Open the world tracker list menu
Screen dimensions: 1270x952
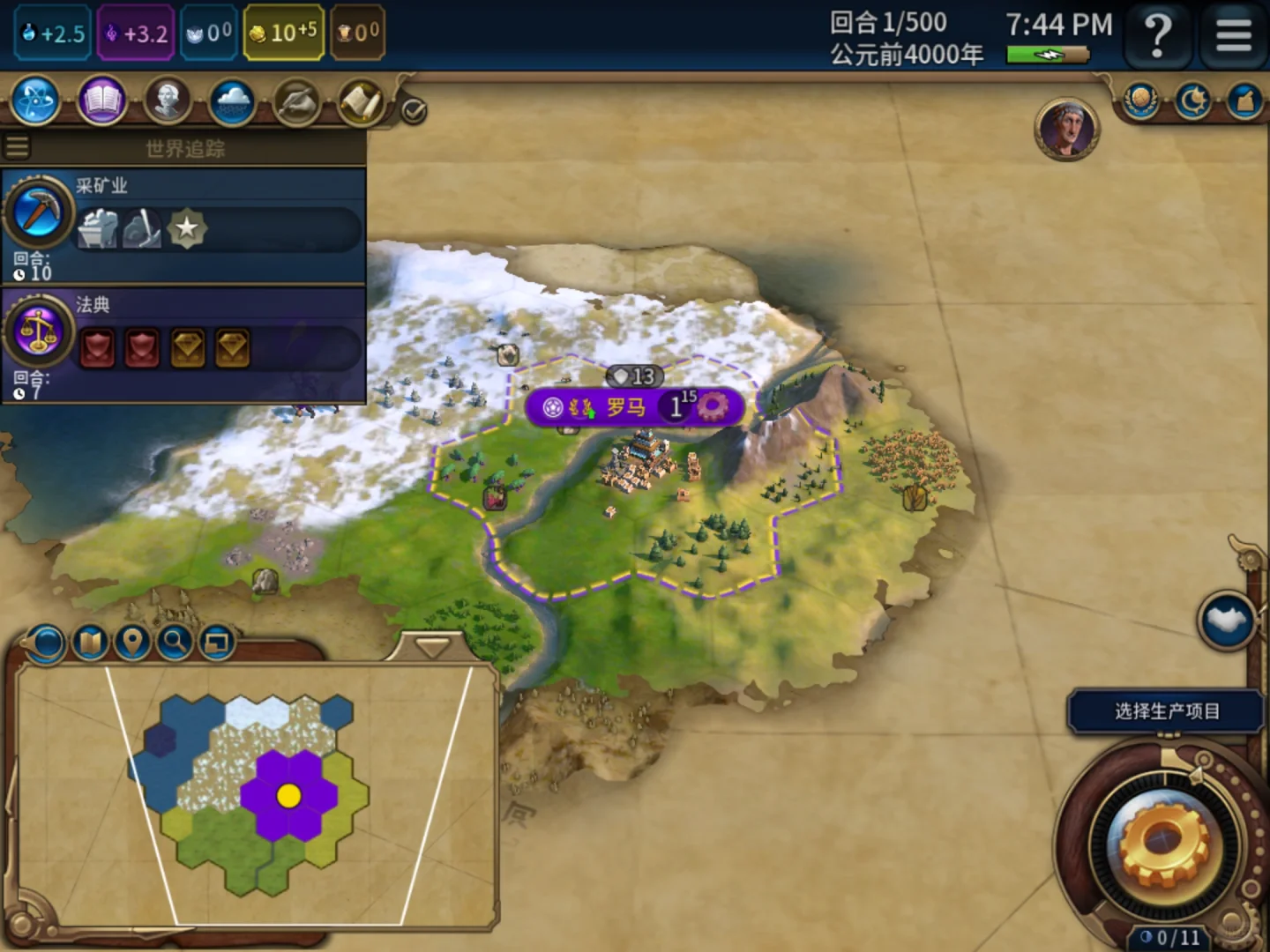(x=17, y=146)
